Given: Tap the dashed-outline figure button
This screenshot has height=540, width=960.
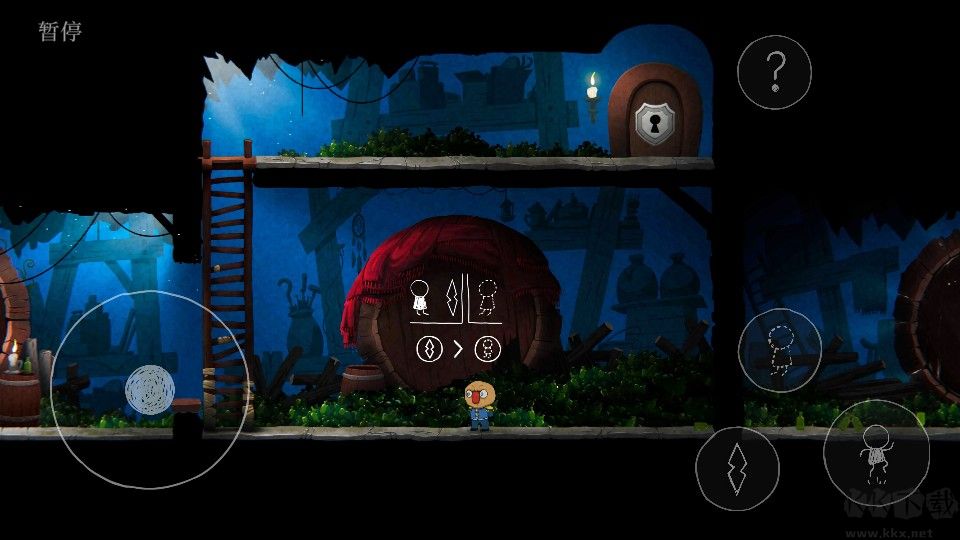Looking at the screenshot, I should (780, 350).
